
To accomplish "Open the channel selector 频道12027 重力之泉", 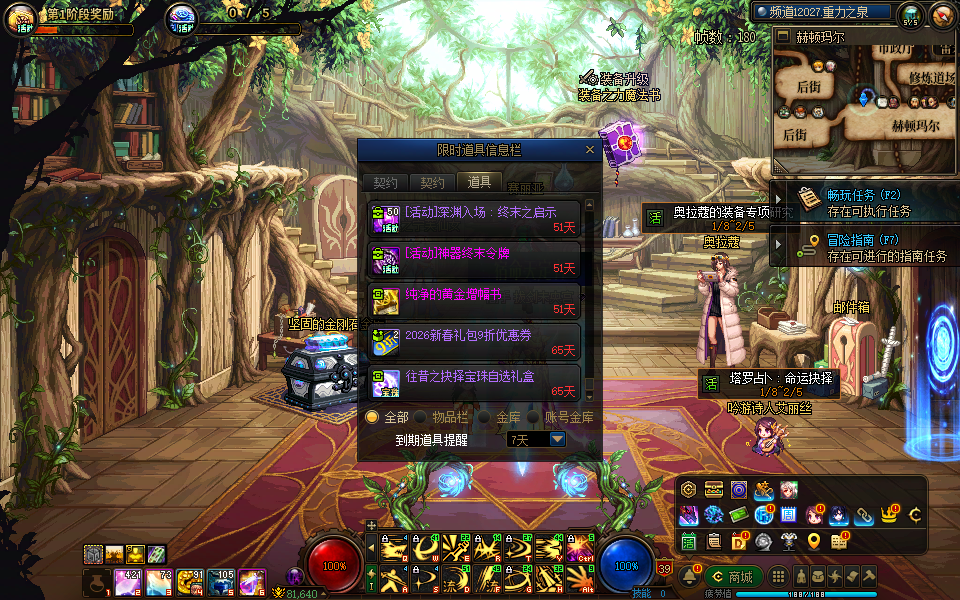I will coord(824,13).
